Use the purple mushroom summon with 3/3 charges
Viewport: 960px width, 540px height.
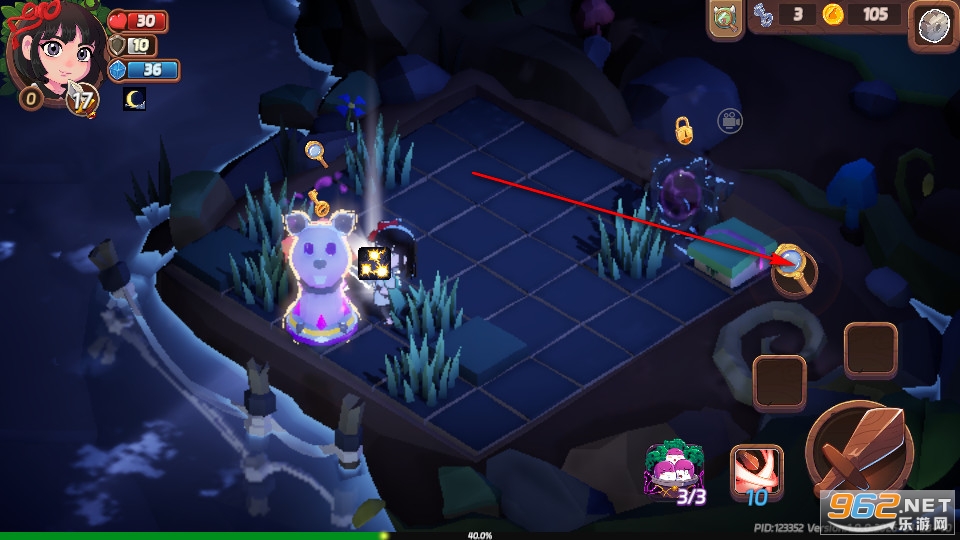coord(672,473)
